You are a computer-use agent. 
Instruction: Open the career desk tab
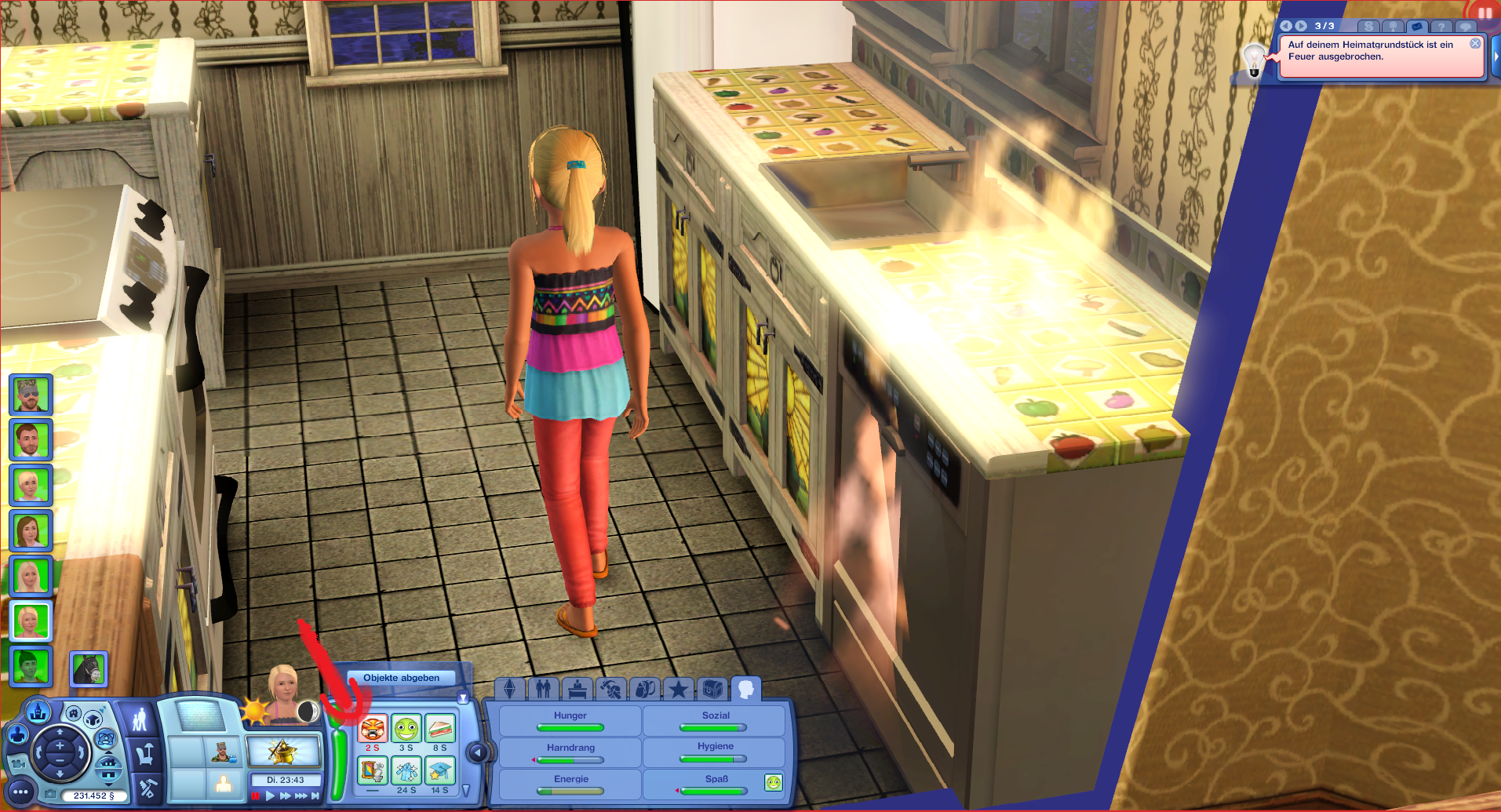point(577,690)
